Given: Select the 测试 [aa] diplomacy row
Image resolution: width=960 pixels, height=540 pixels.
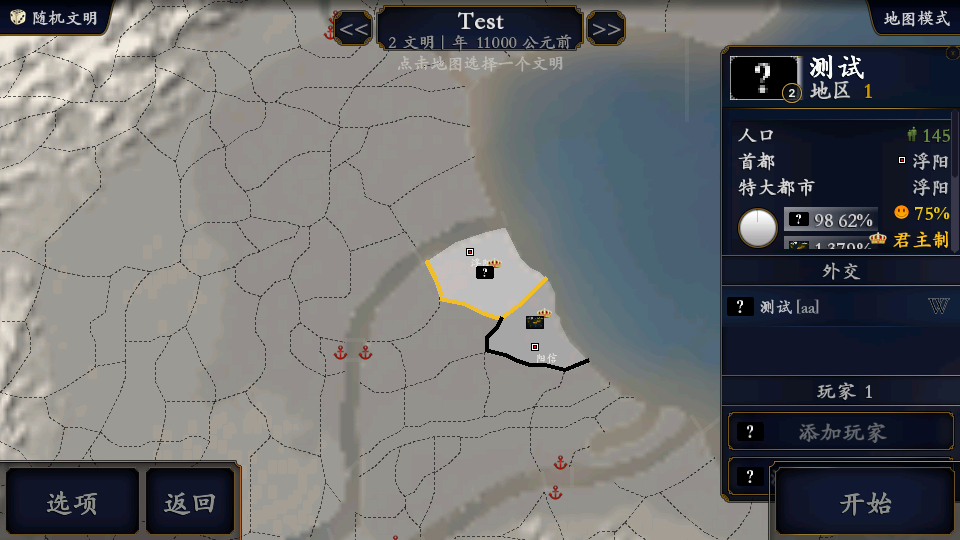Looking at the screenshot, I should pyautogui.click(x=838, y=307).
